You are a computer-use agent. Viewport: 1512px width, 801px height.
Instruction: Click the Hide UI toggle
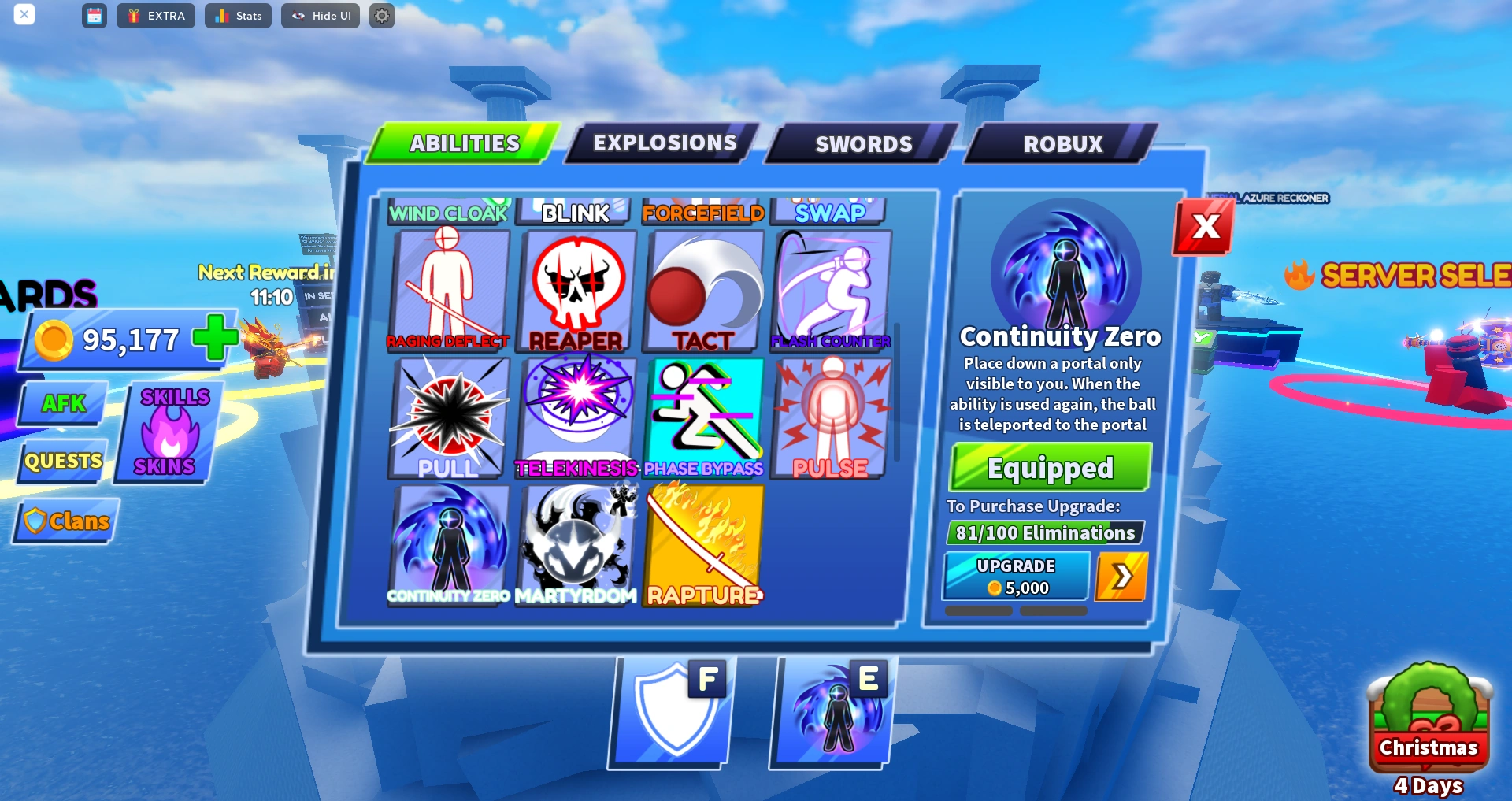(321, 16)
